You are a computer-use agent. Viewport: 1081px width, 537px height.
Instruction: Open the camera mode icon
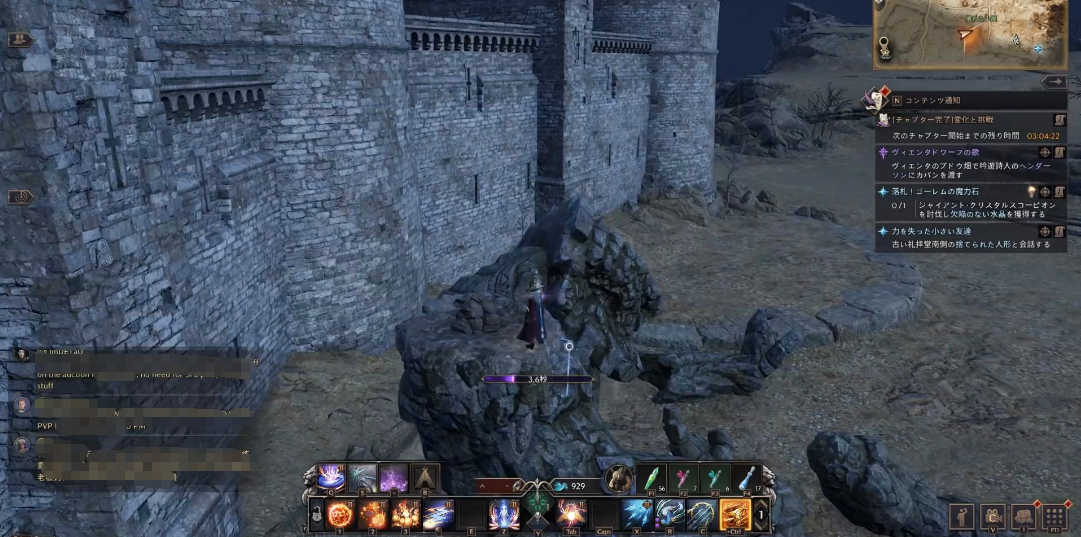(993, 516)
